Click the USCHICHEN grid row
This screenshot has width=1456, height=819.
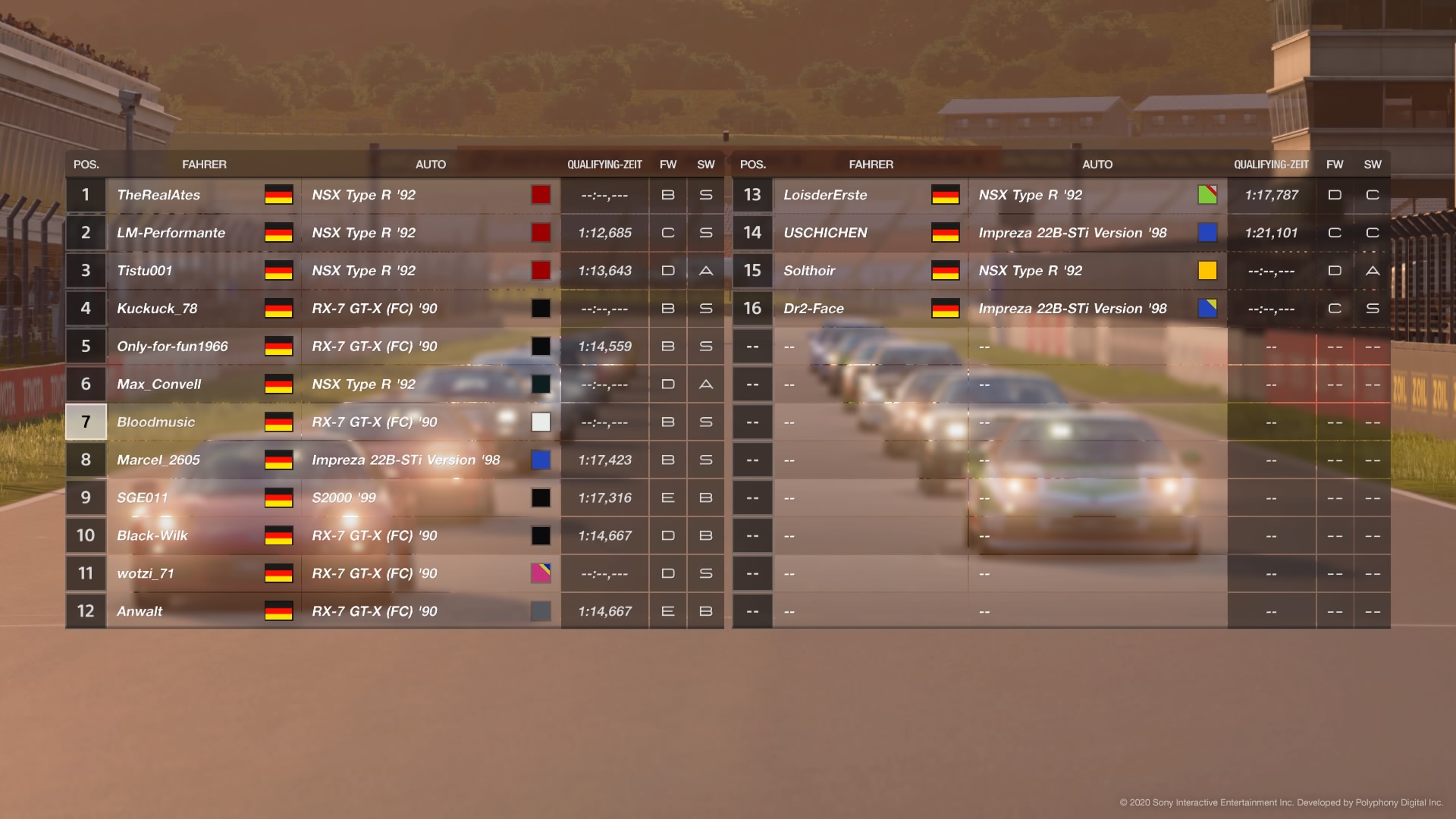pos(825,233)
